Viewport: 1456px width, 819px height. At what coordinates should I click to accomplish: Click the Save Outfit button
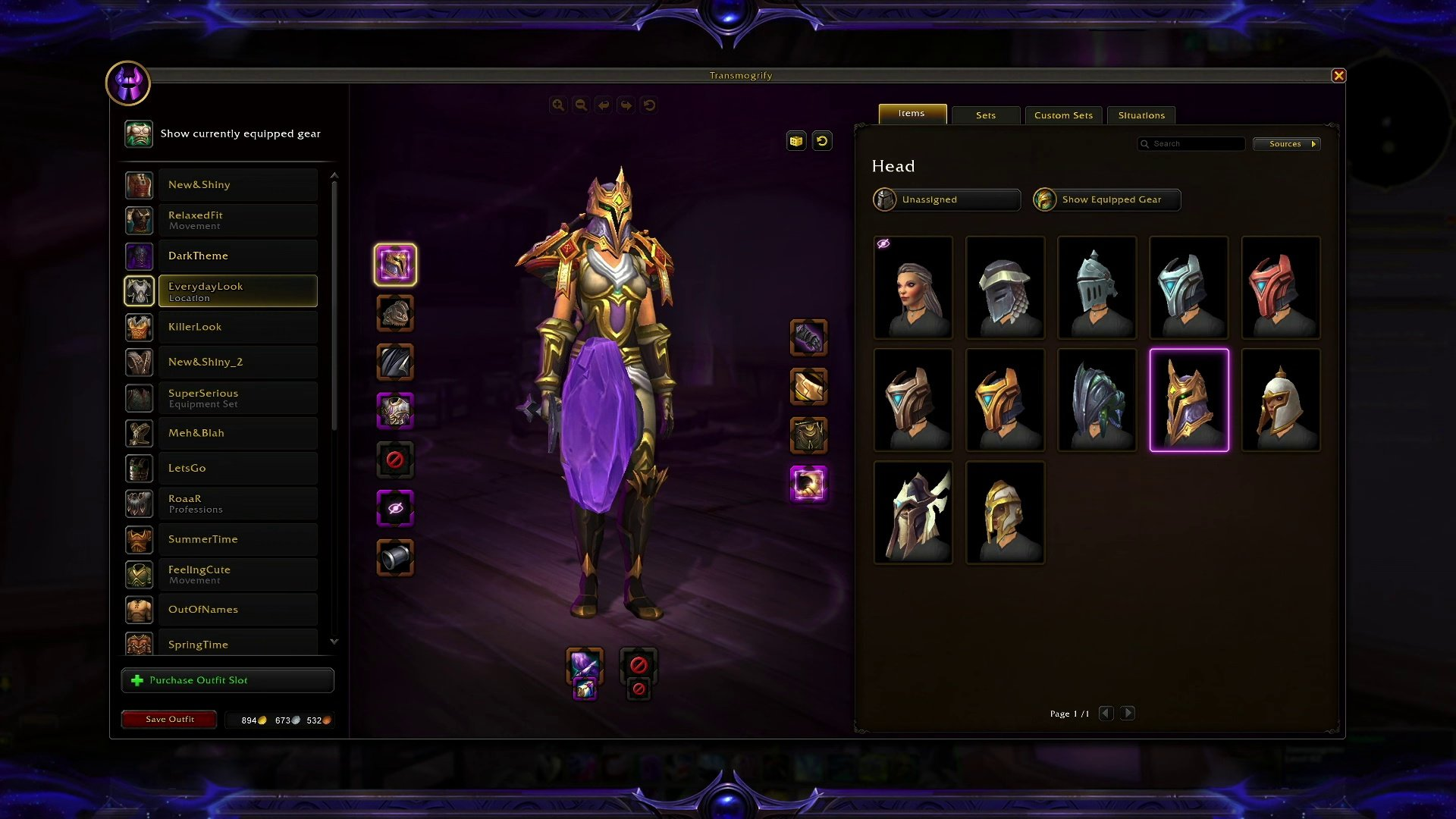point(168,719)
